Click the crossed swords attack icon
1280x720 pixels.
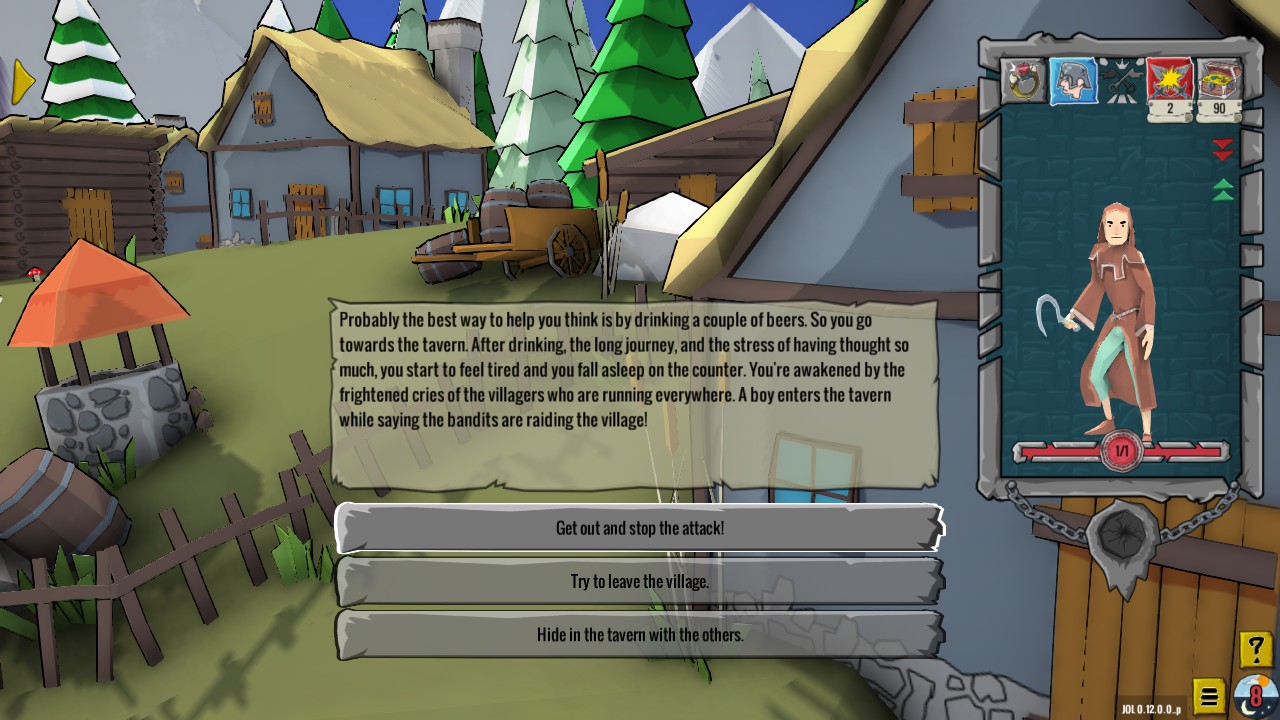tap(1168, 80)
